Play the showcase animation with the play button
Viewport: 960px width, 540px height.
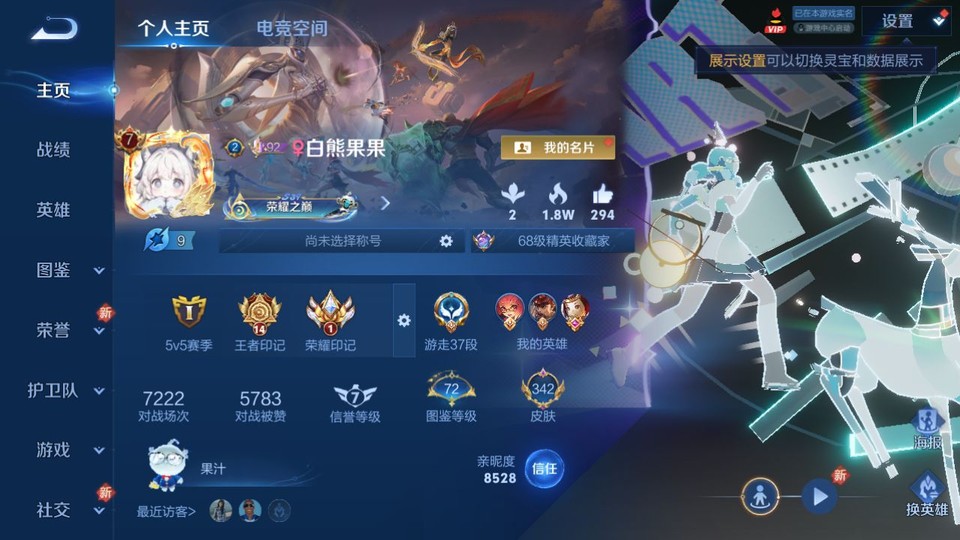tap(819, 495)
